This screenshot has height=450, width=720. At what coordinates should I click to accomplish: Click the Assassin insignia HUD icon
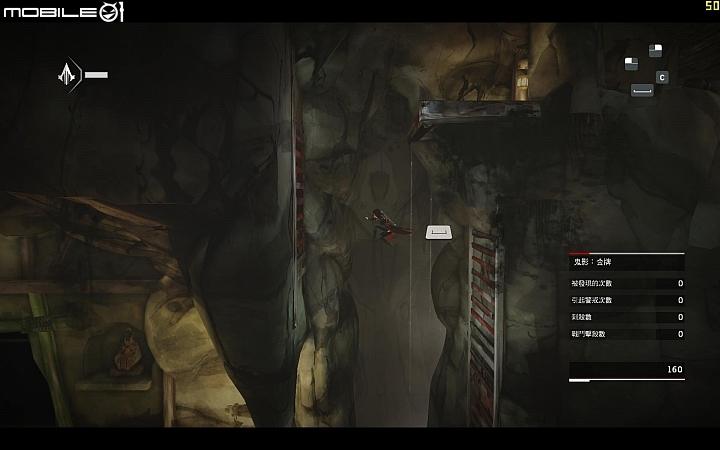(x=69, y=74)
